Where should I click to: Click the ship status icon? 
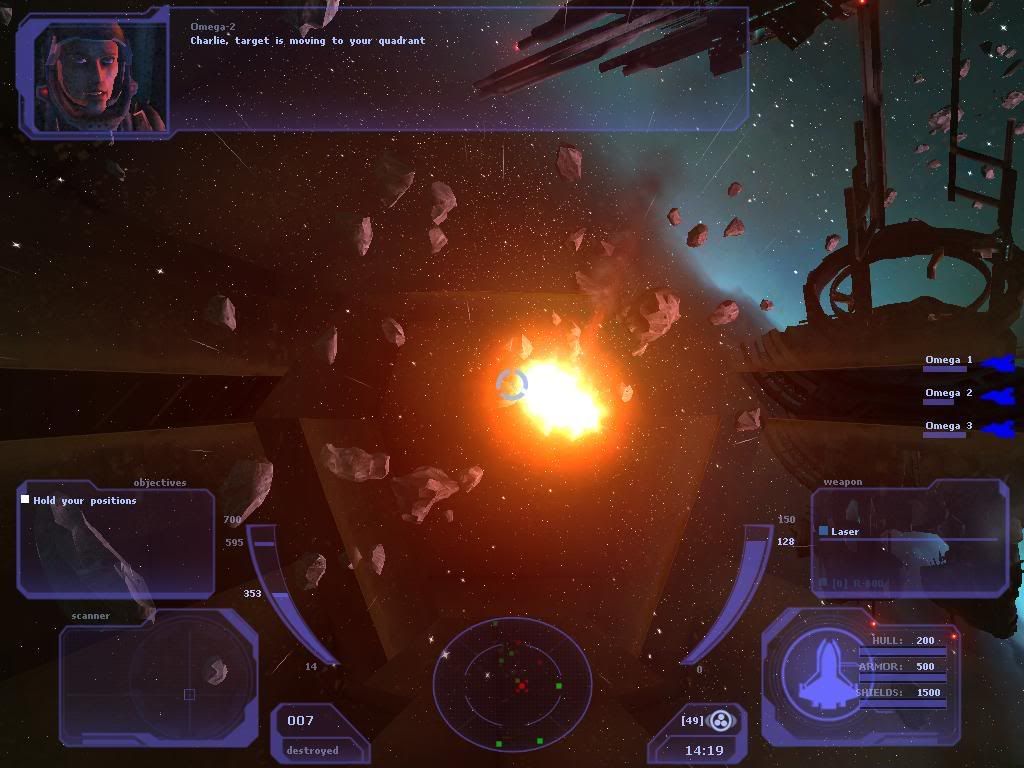click(x=819, y=672)
